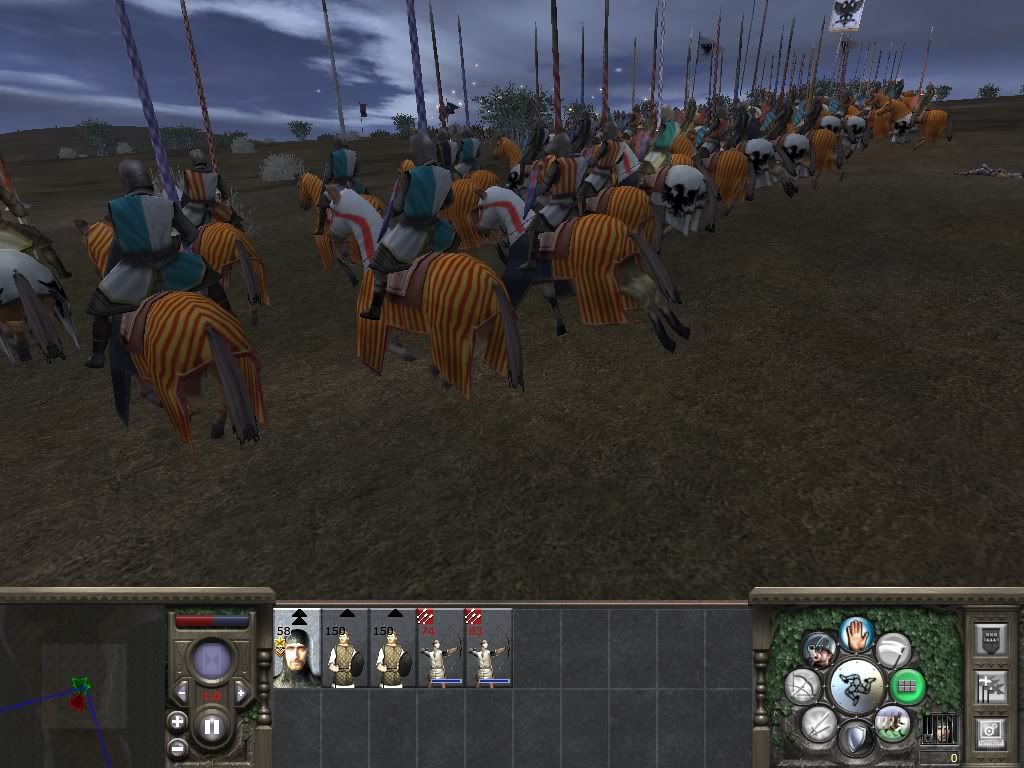Select the archer unit card showing 74
The height and width of the screenshot is (768, 1024).
(441, 648)
